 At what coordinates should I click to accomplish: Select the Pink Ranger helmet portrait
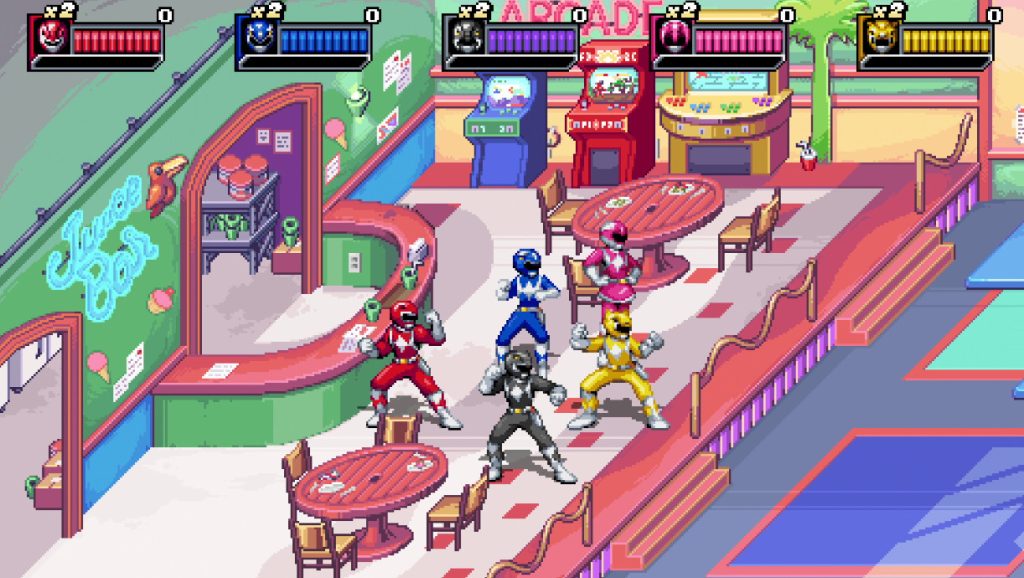(674, 37)
